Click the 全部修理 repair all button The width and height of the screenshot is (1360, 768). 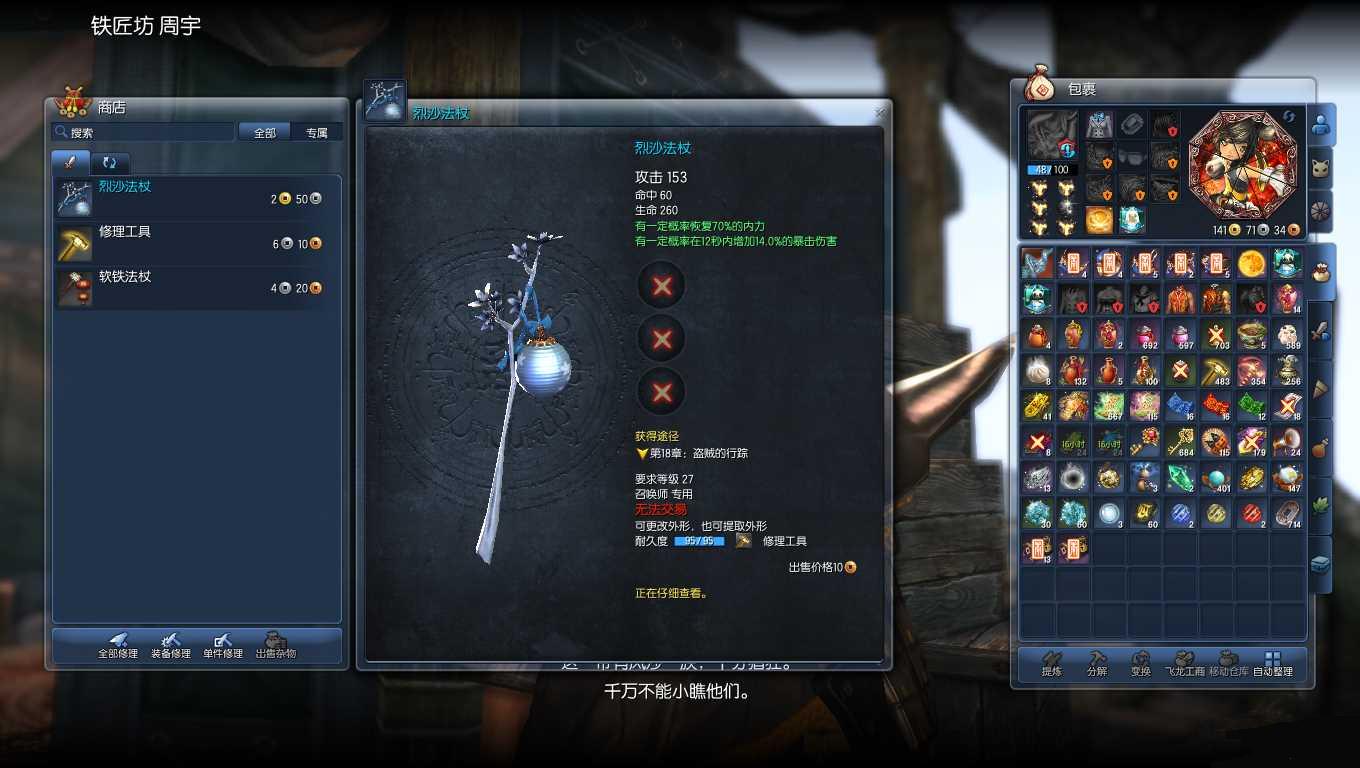point(120,648)
